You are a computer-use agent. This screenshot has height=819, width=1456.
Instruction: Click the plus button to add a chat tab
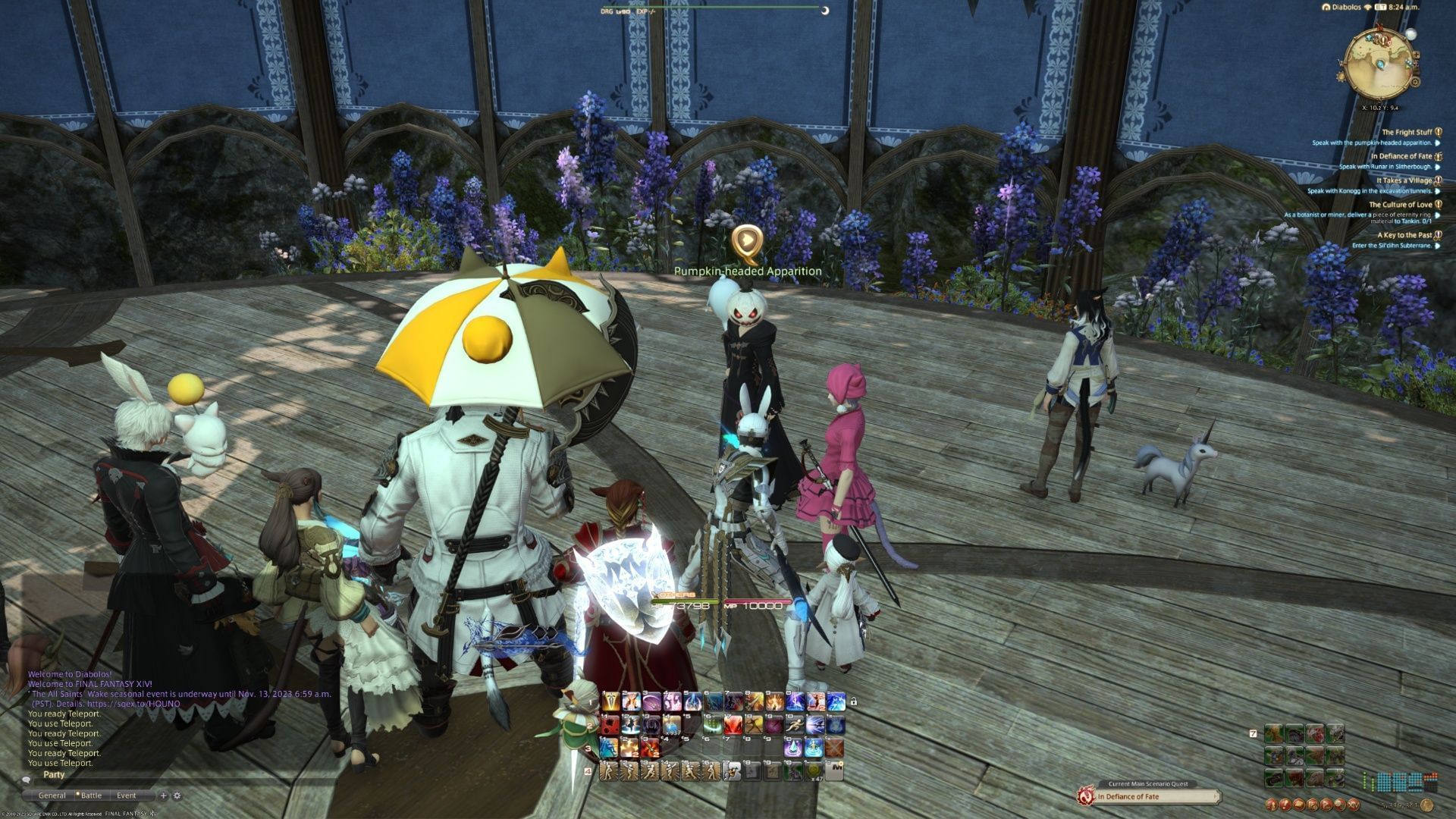(163, 795)
